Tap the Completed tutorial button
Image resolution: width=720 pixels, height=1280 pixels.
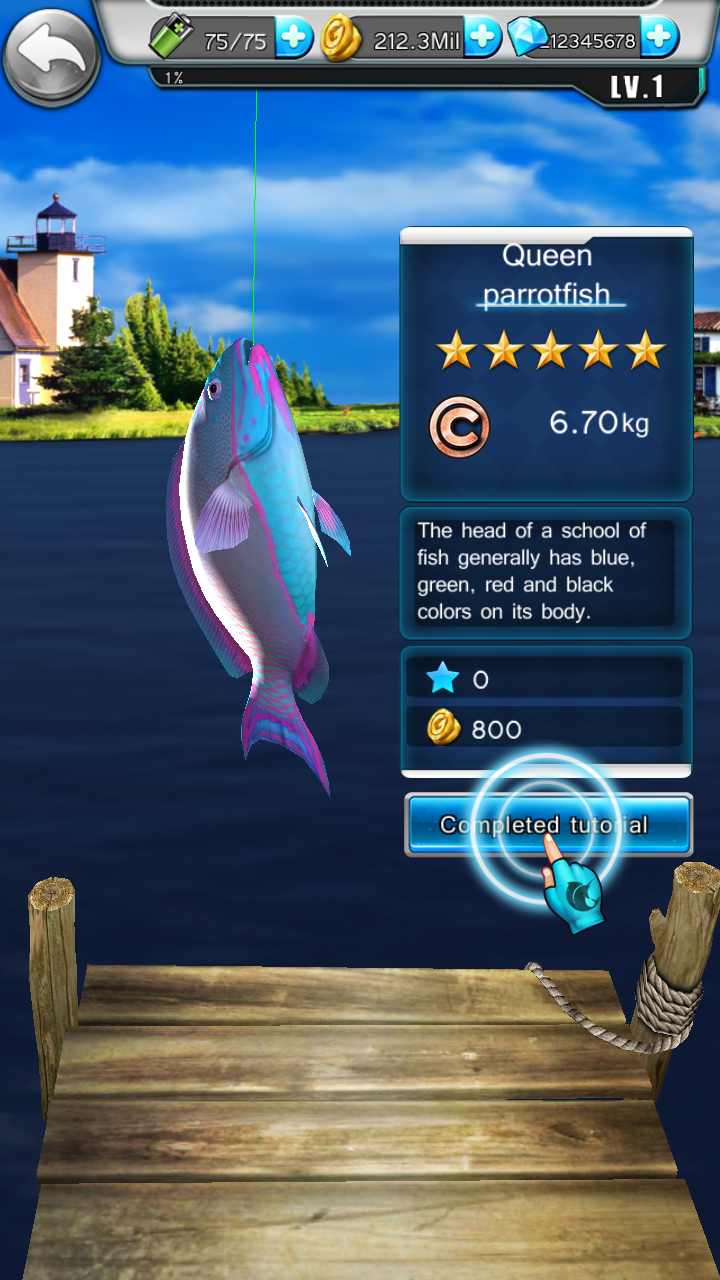[548, 825]
